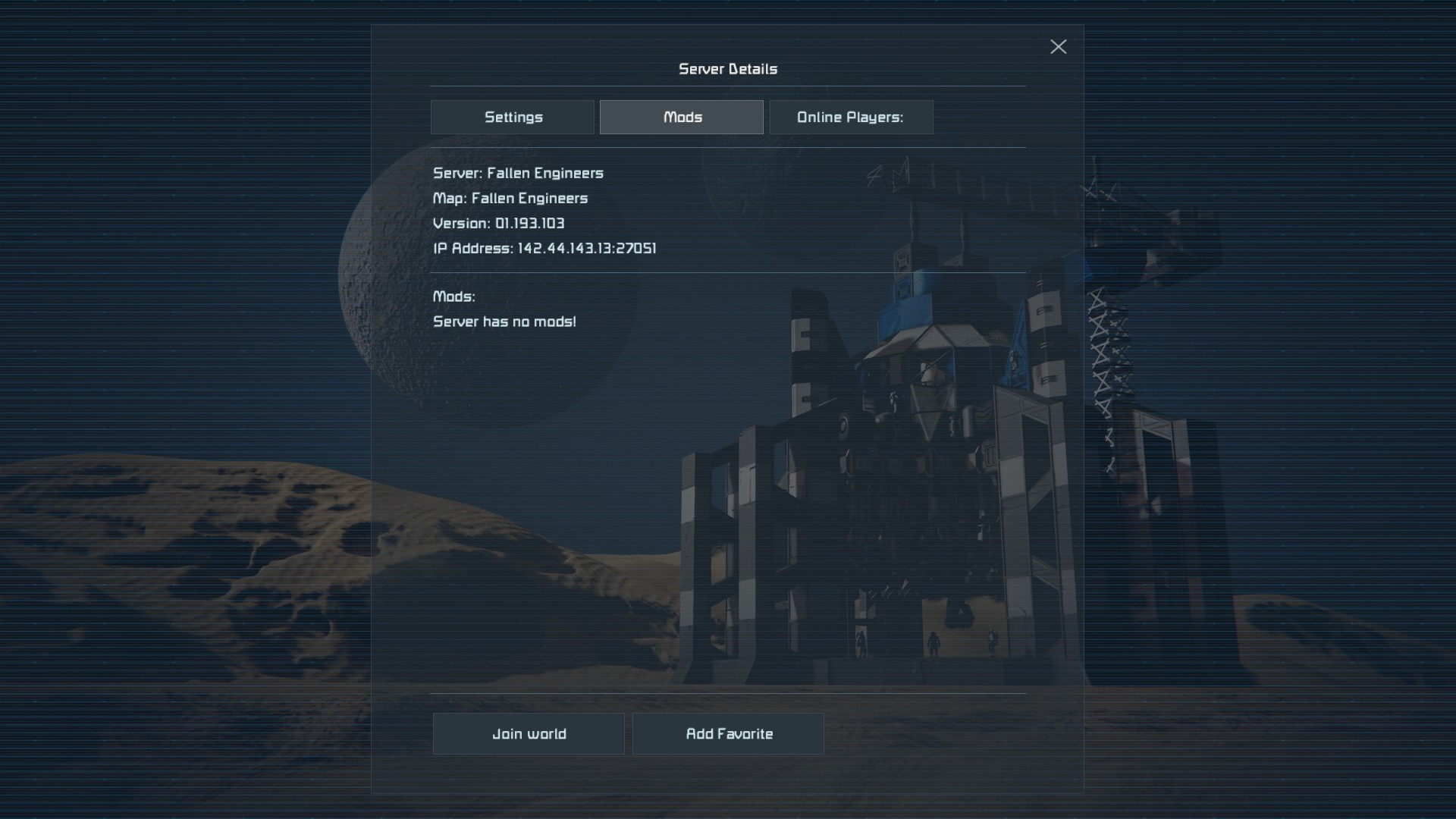Select the Mods tab
Viewport: 1456px width, 819px height.
click(681, 118)
